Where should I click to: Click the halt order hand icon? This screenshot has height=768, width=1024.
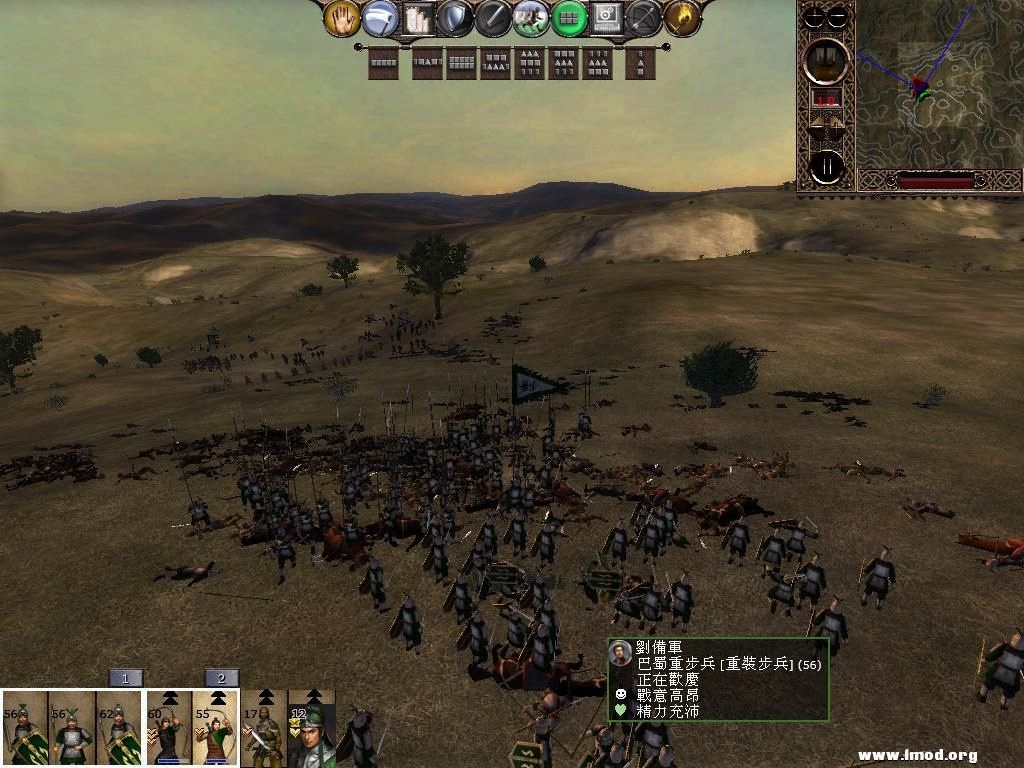[342, 18]
